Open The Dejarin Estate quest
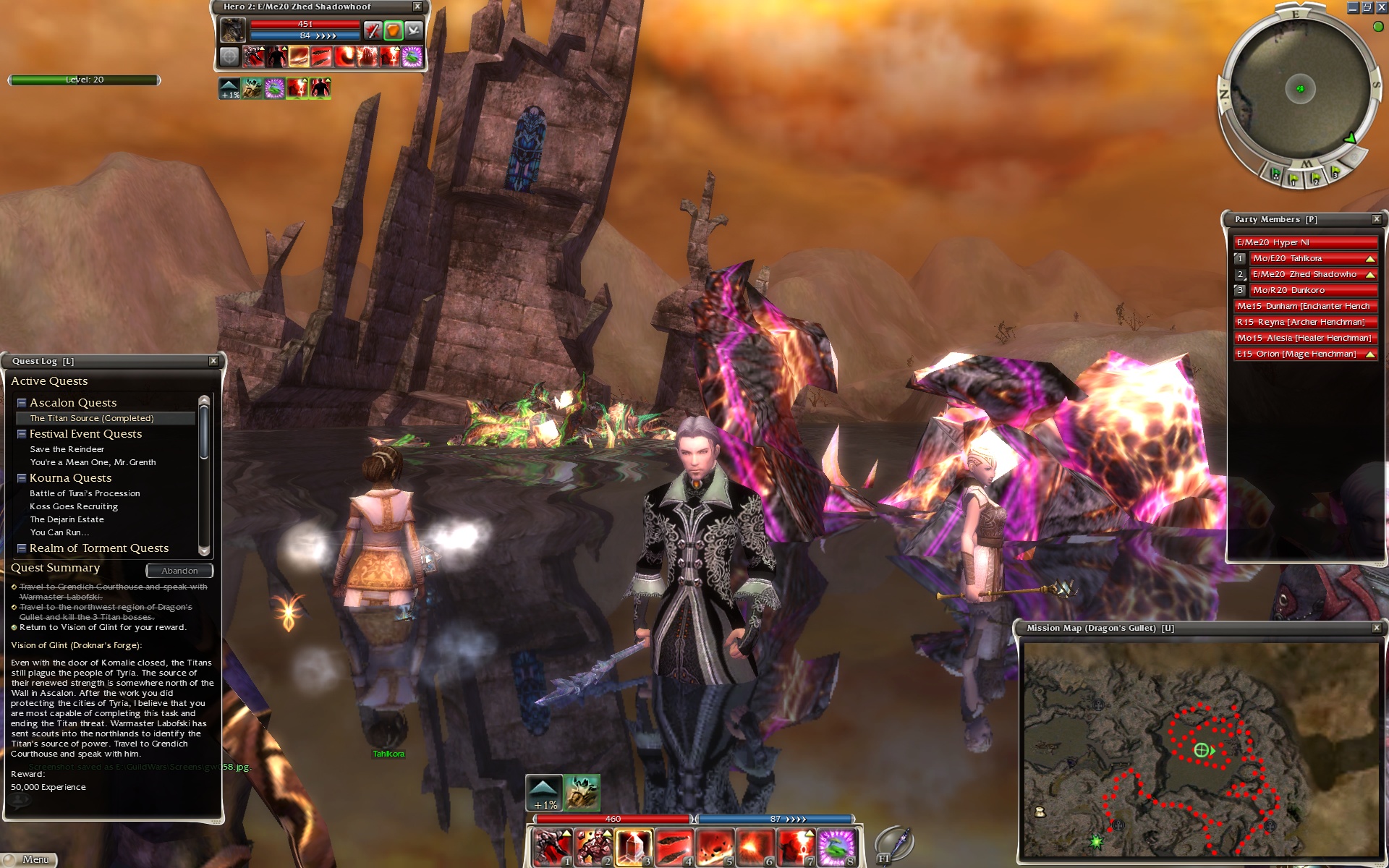Viewport: 1389px width, 868px height. click(67, 519)
